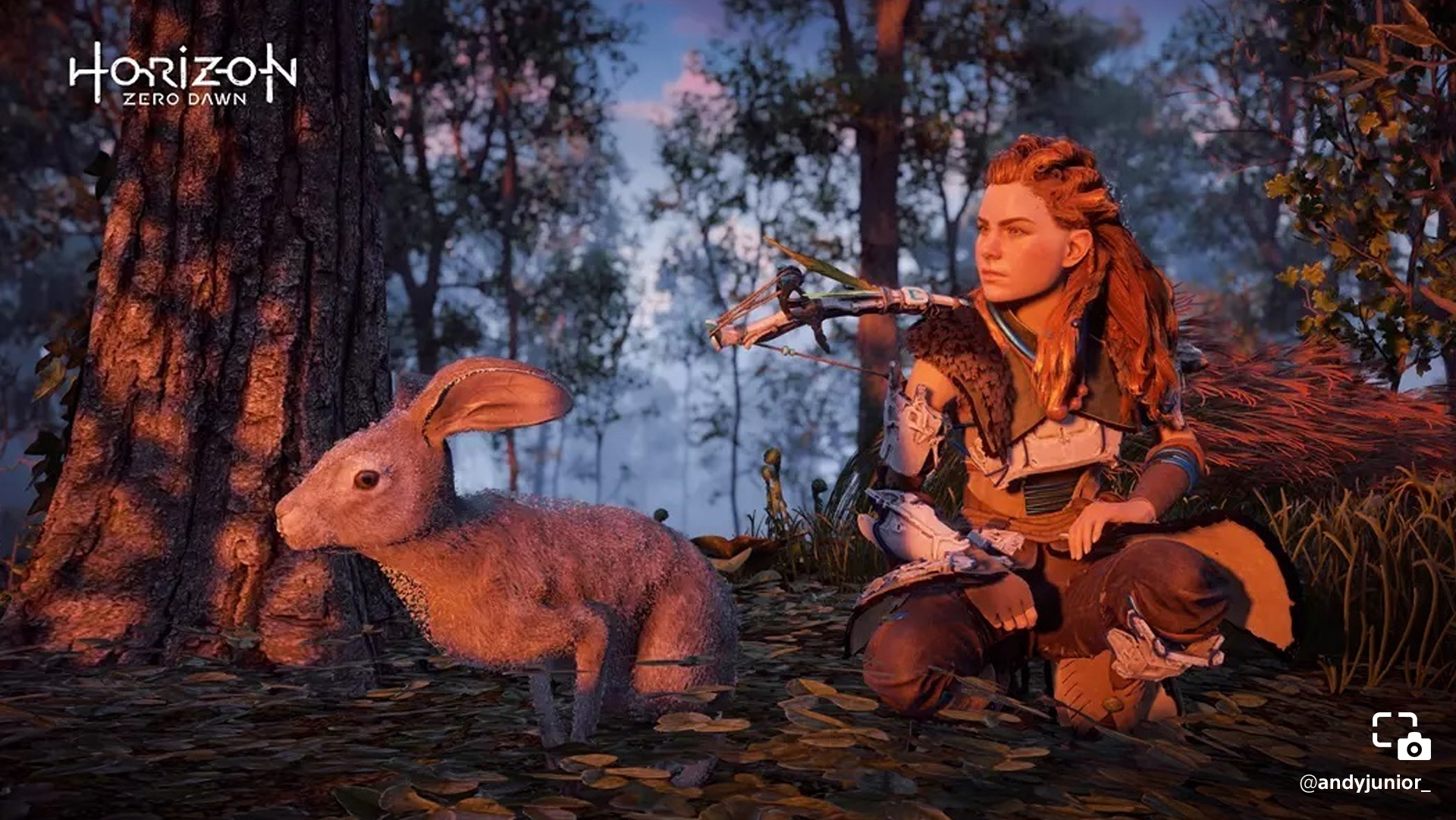
Task: Open the @andyjunior_ credit handle
Action: click(x=1364, y=783)
